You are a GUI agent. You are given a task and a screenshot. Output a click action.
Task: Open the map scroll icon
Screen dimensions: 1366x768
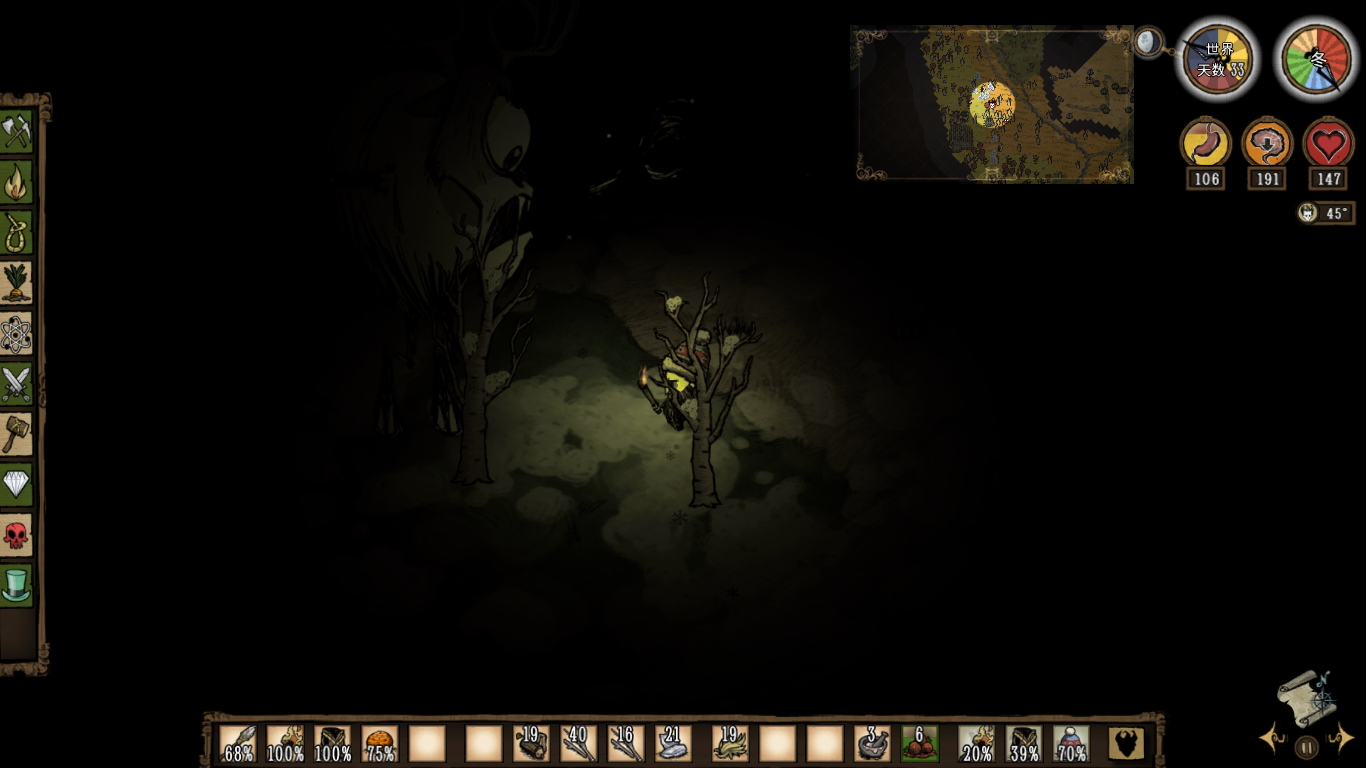click(1307, 697)
